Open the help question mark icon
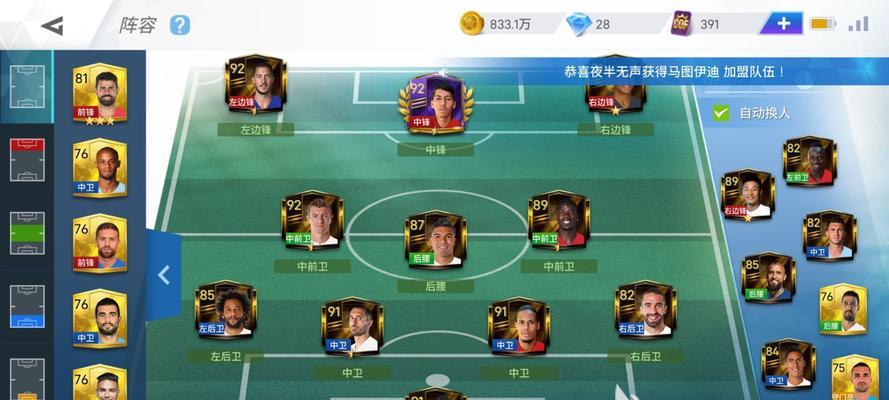Image resolution: width=889 pixels, height=400 pixels. (179, 25)
